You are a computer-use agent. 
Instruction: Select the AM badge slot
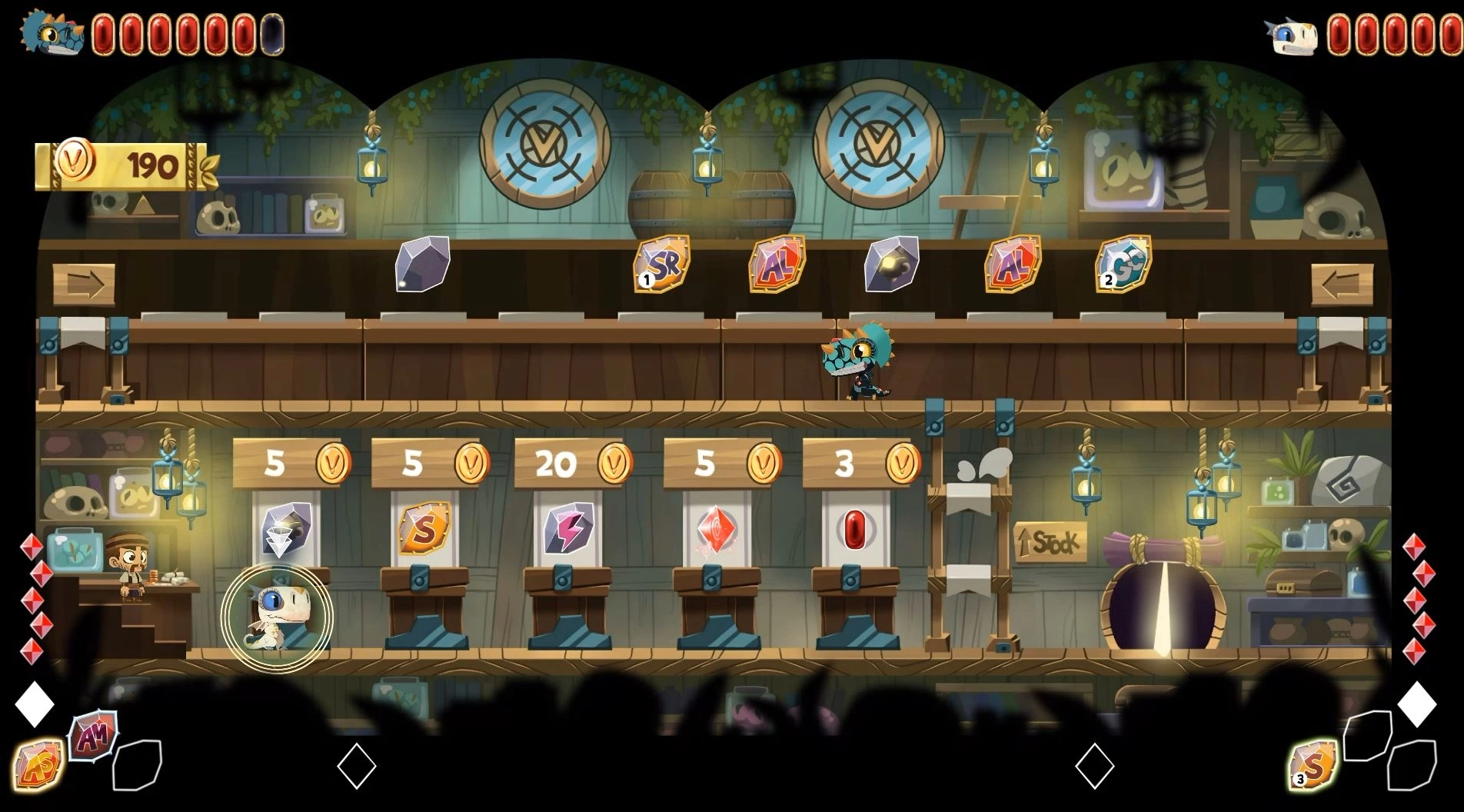94,735
